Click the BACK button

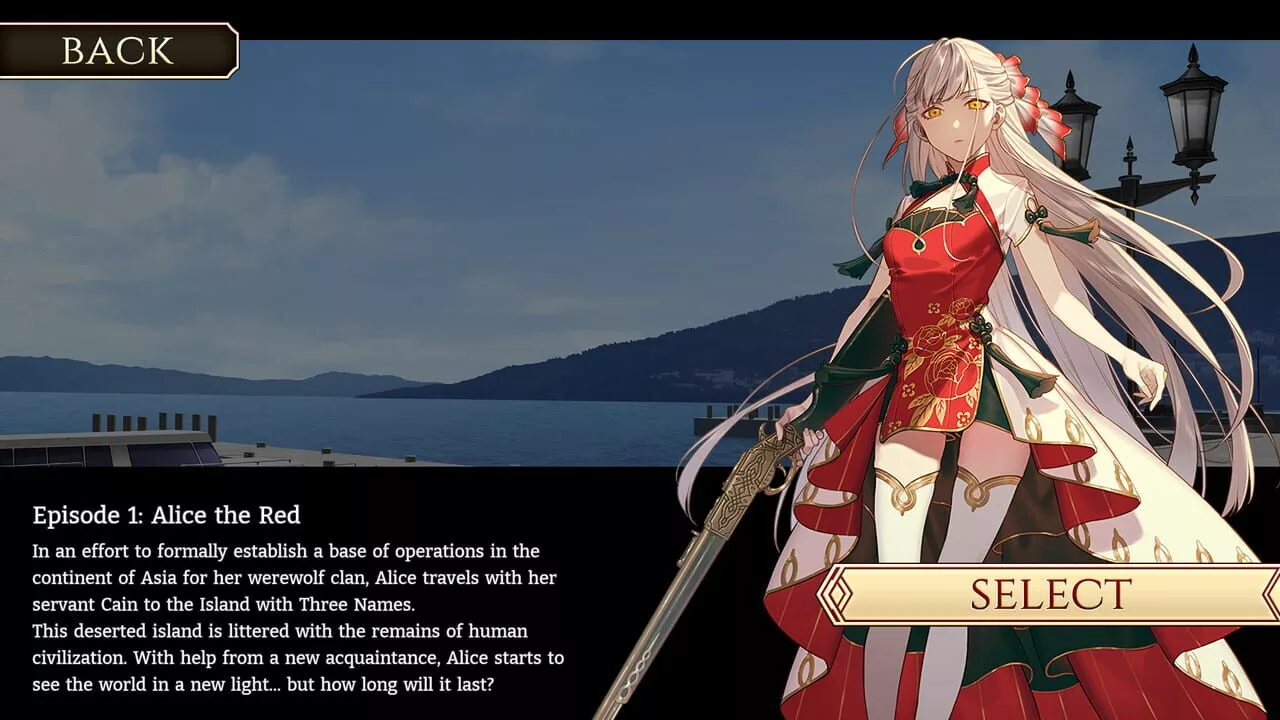(117, 50)
